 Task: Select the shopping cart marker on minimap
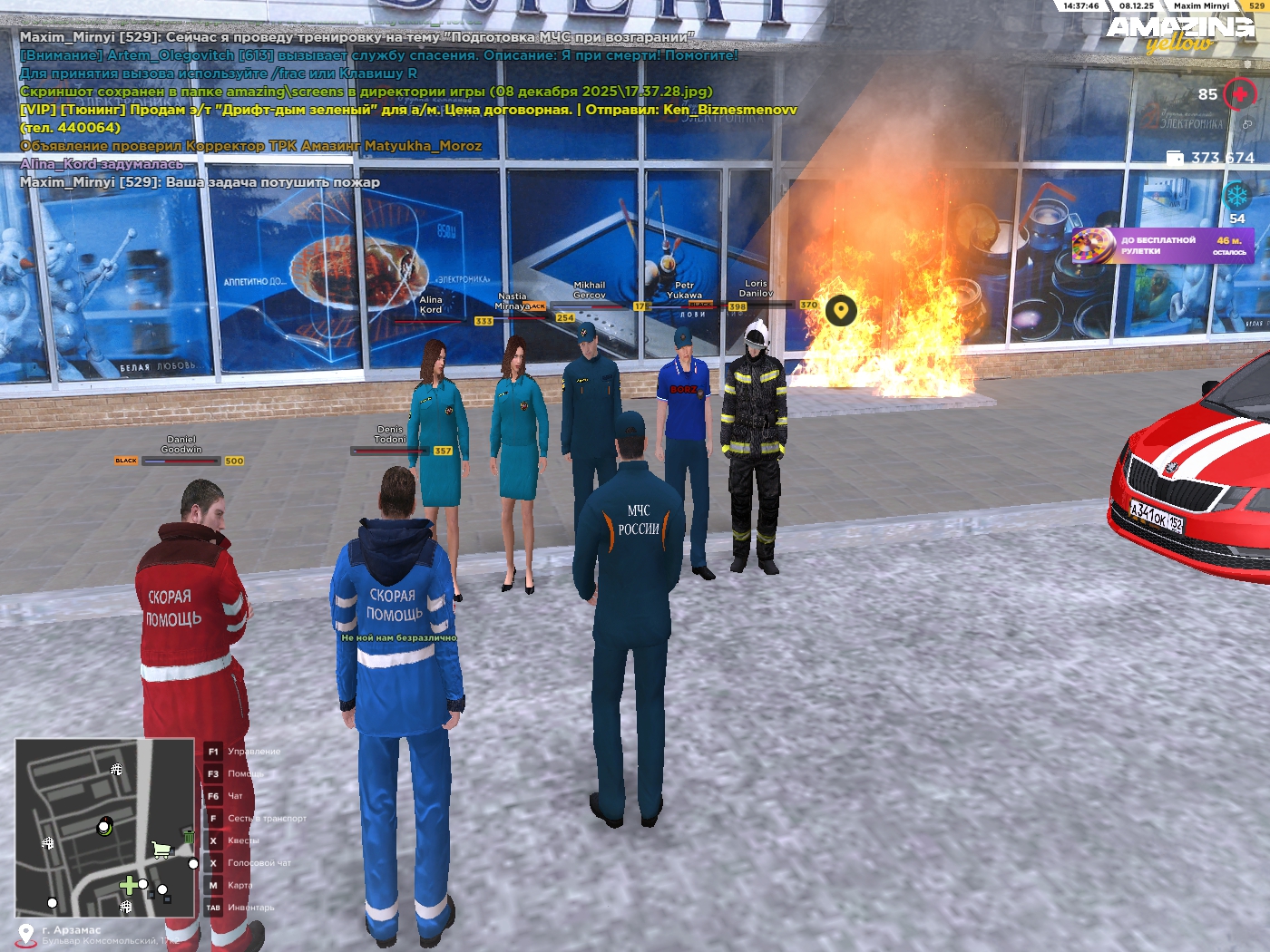[x=161, y=850]
